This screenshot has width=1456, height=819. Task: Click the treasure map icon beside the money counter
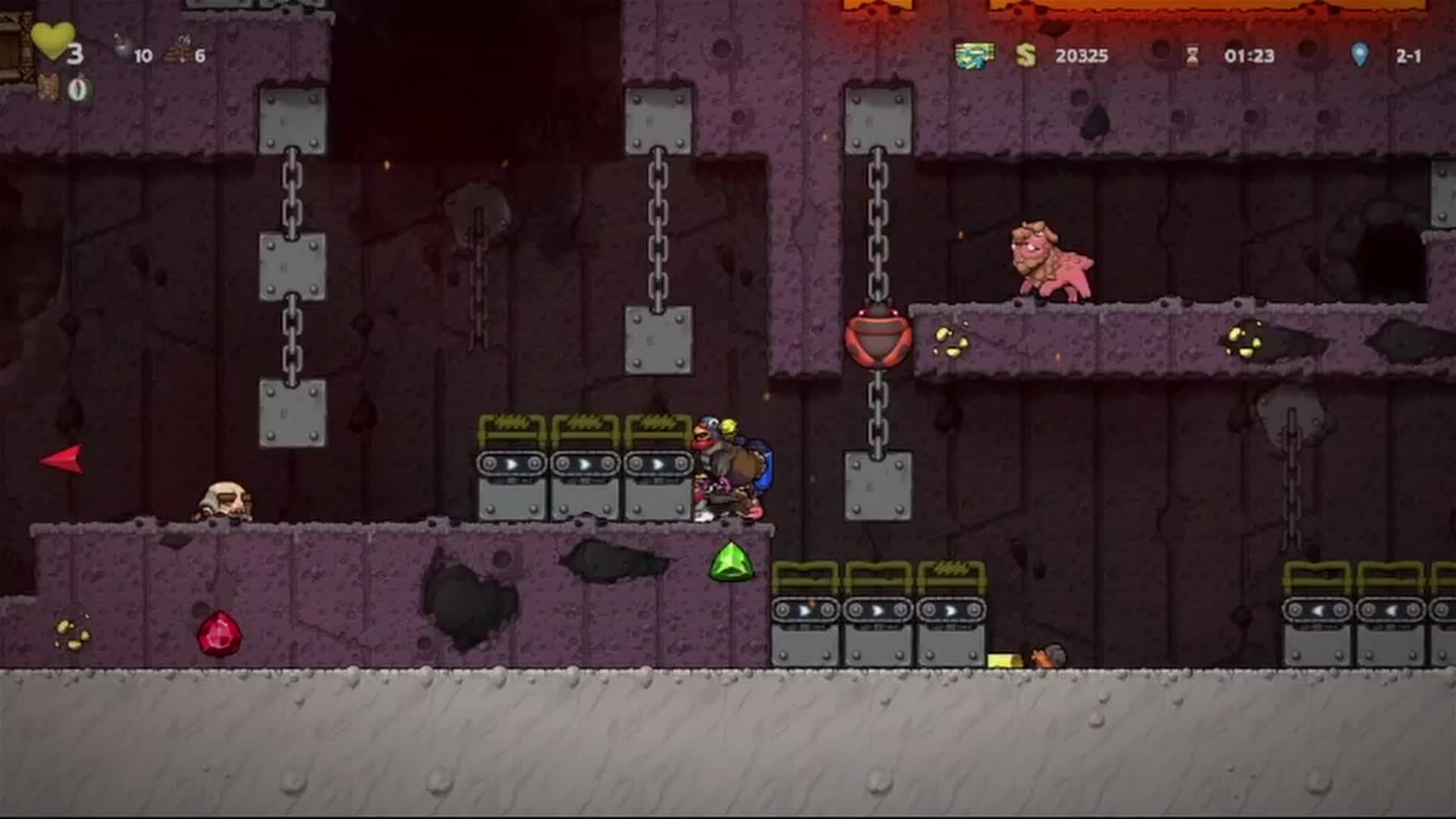pos(976,56)
